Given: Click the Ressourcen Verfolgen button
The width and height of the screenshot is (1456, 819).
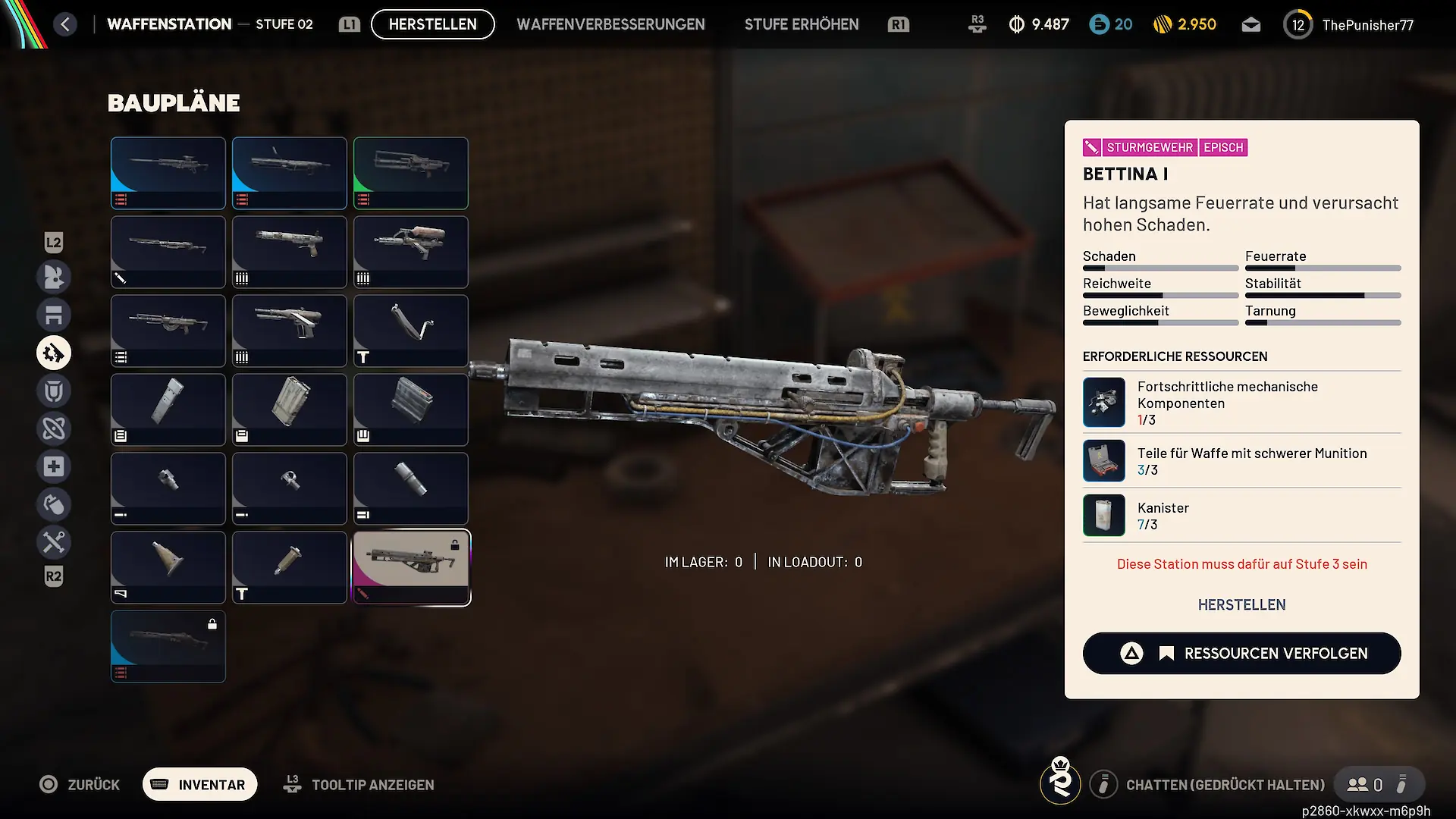Looking at the screenshot, I should 1241,653.
